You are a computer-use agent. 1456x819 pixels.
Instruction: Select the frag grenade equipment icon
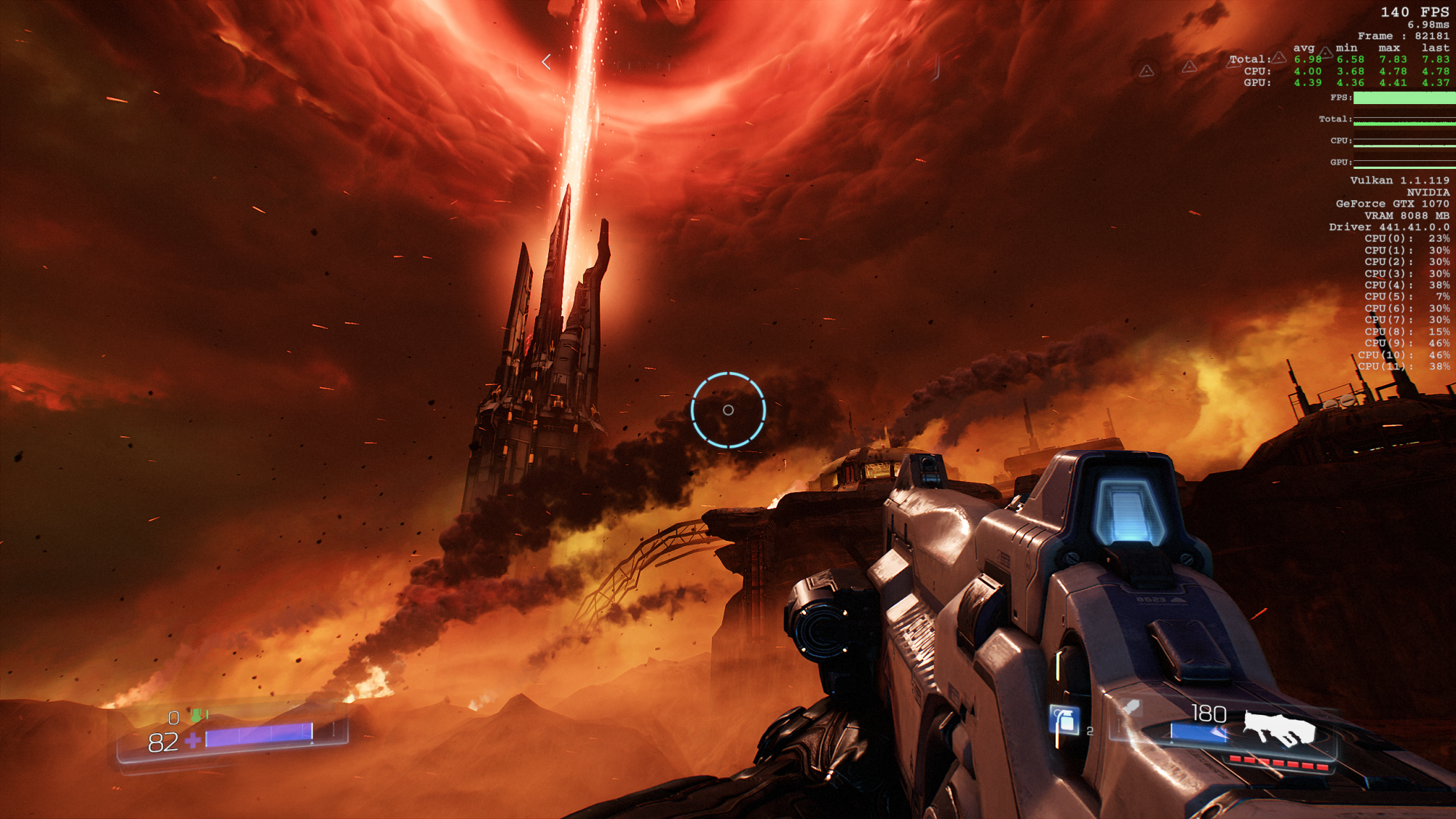1064,721
